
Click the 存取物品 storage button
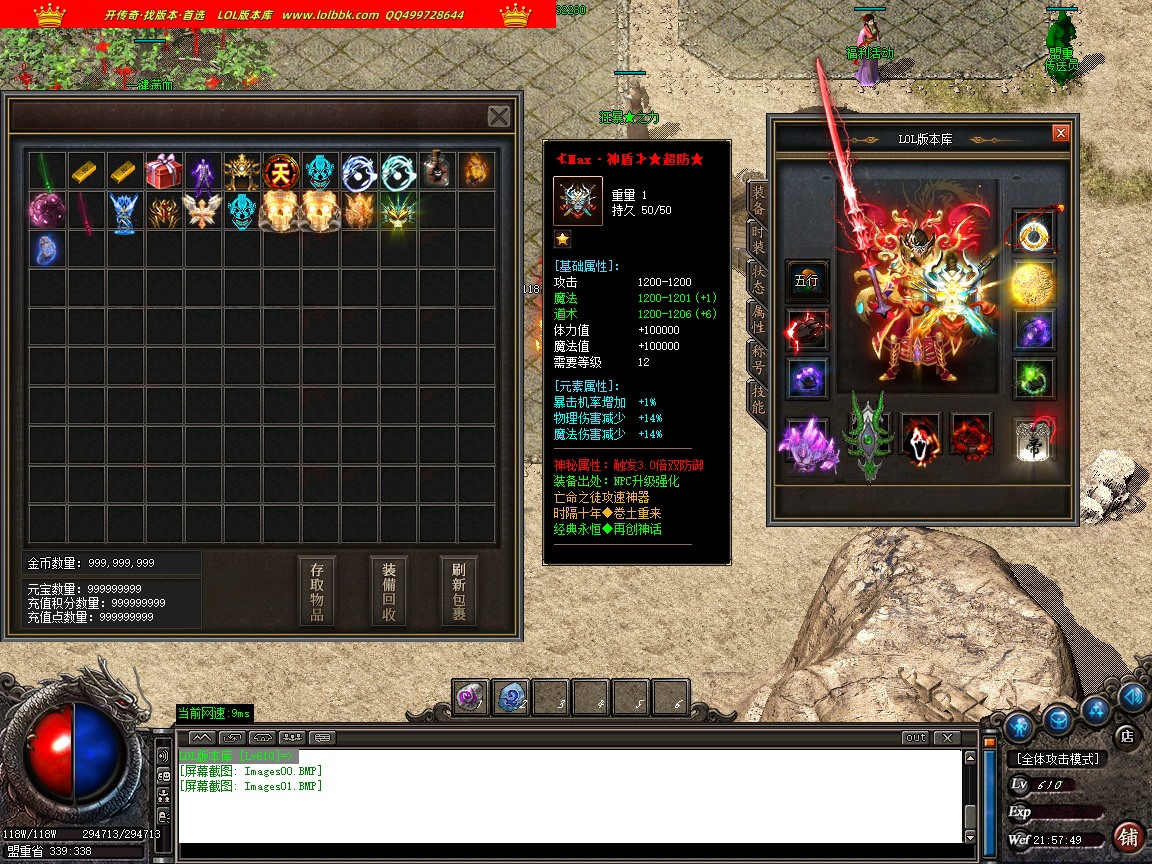(317, 591)
